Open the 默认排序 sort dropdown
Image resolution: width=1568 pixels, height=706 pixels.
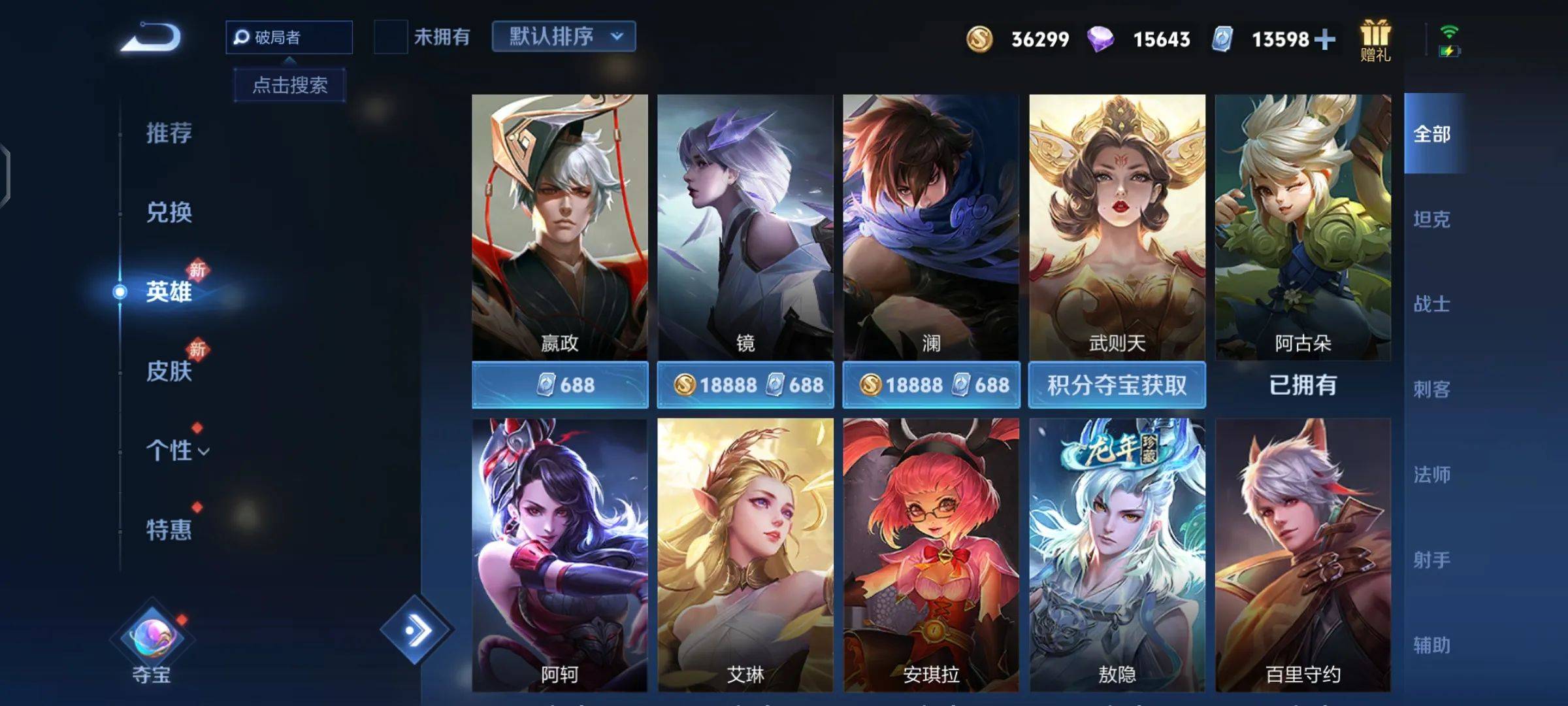(x=563, y=37)
